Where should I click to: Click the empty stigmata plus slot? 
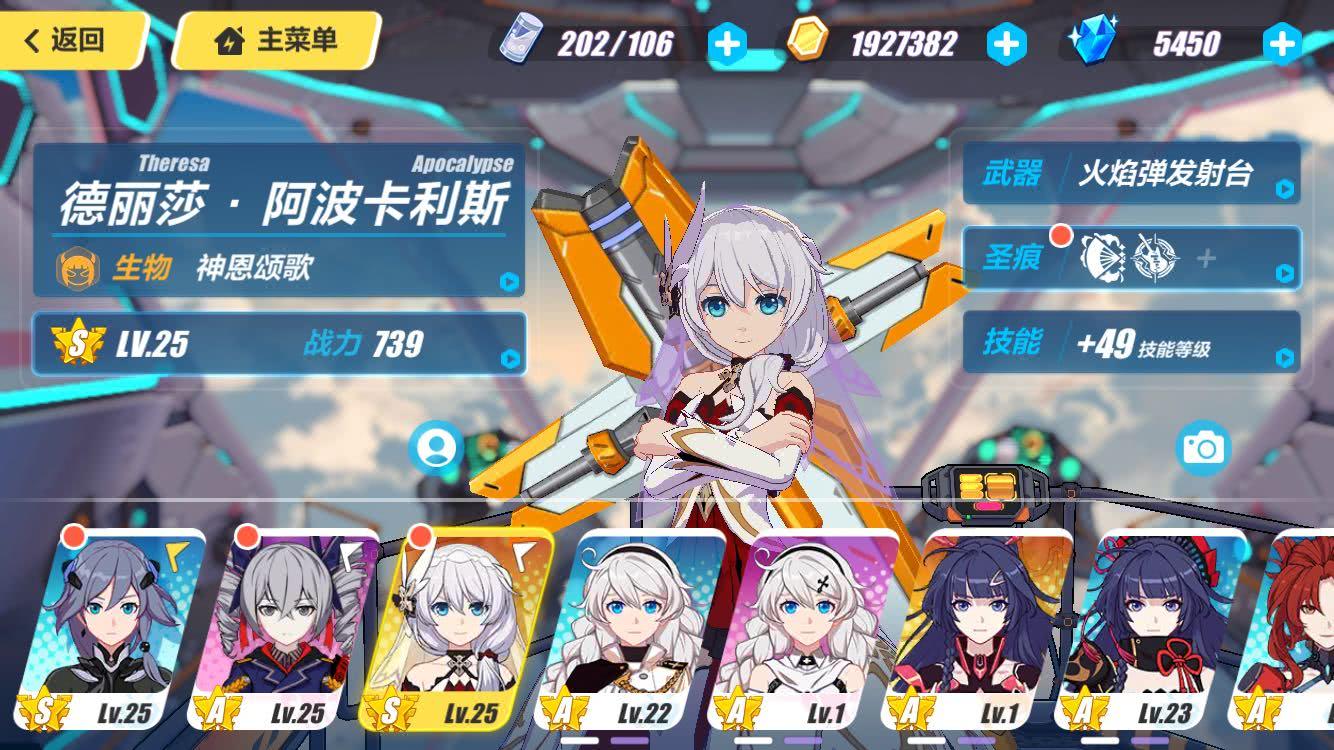pos(1208,258)
